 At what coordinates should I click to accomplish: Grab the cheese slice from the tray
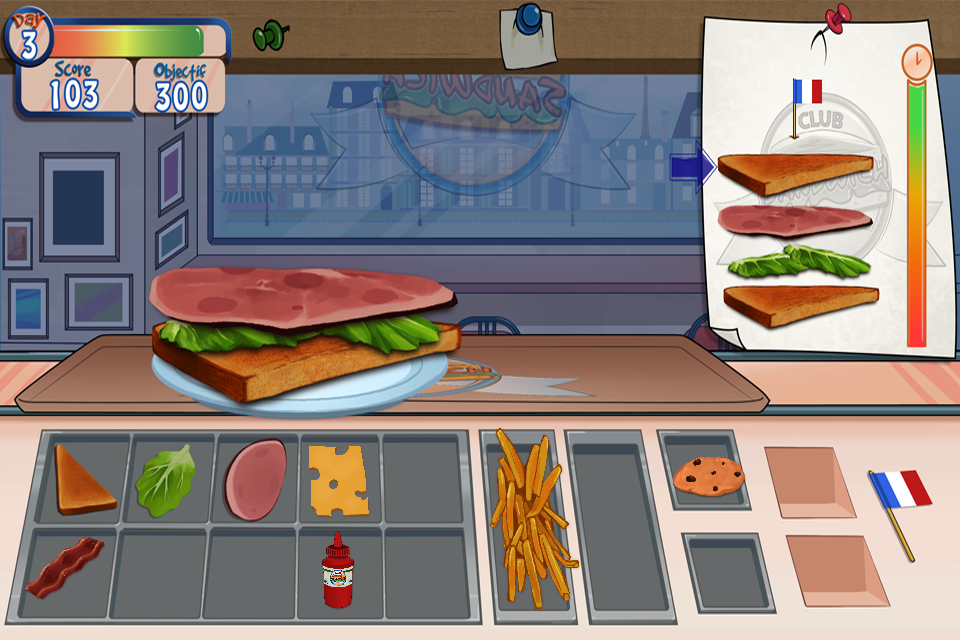pos(337,481)
